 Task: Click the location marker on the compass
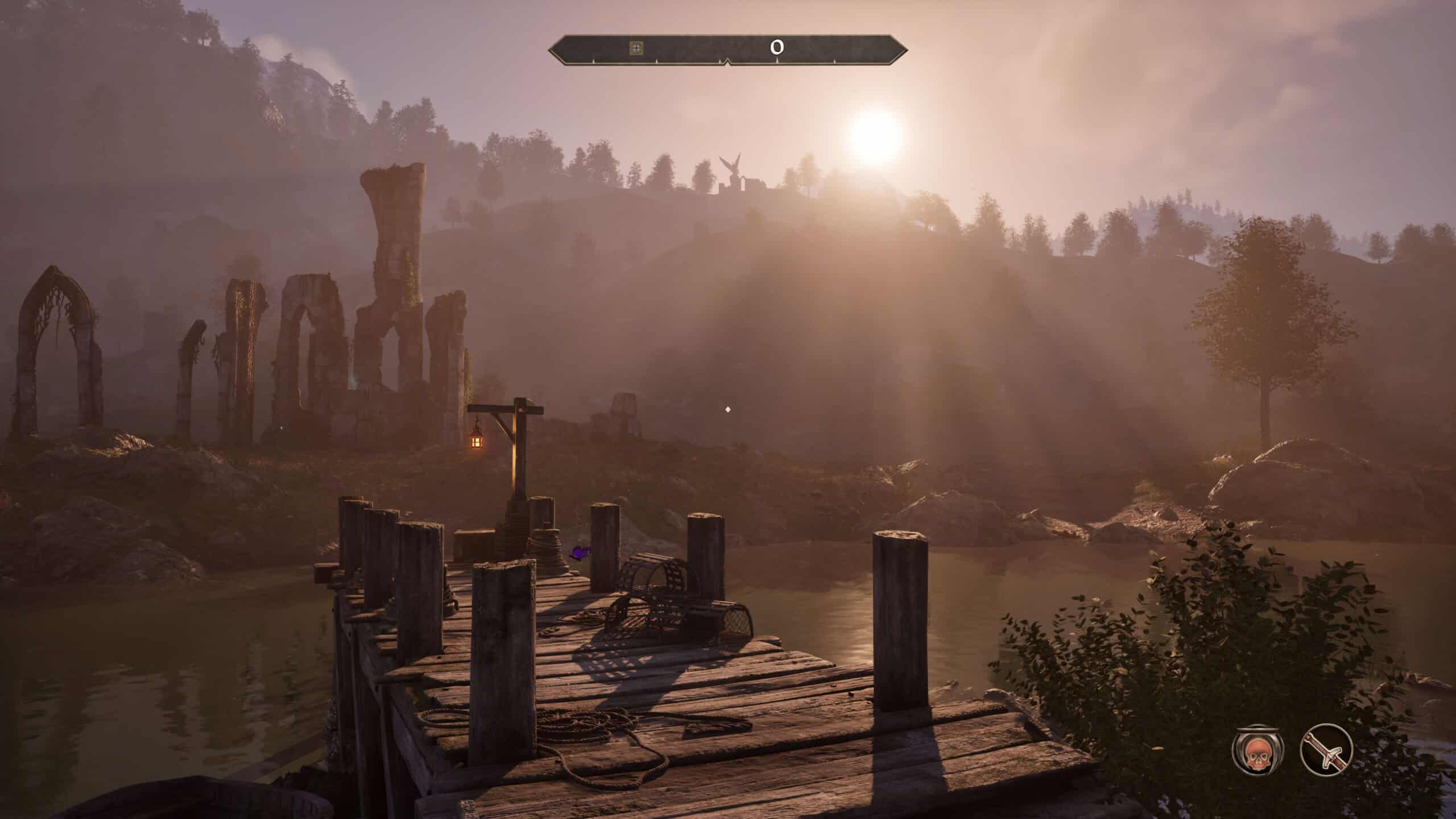click(x=636, y=48)
